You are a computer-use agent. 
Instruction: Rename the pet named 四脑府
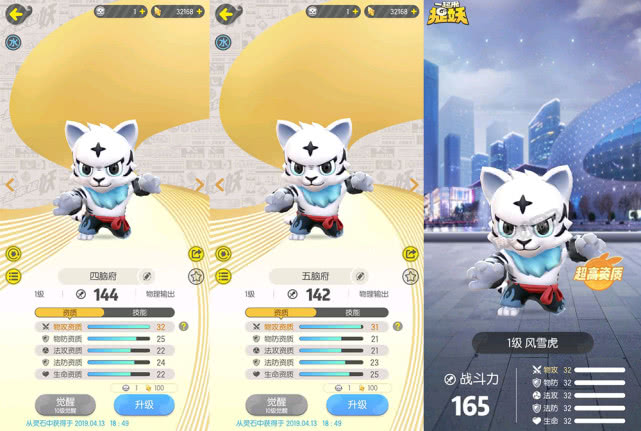point(147,275)
